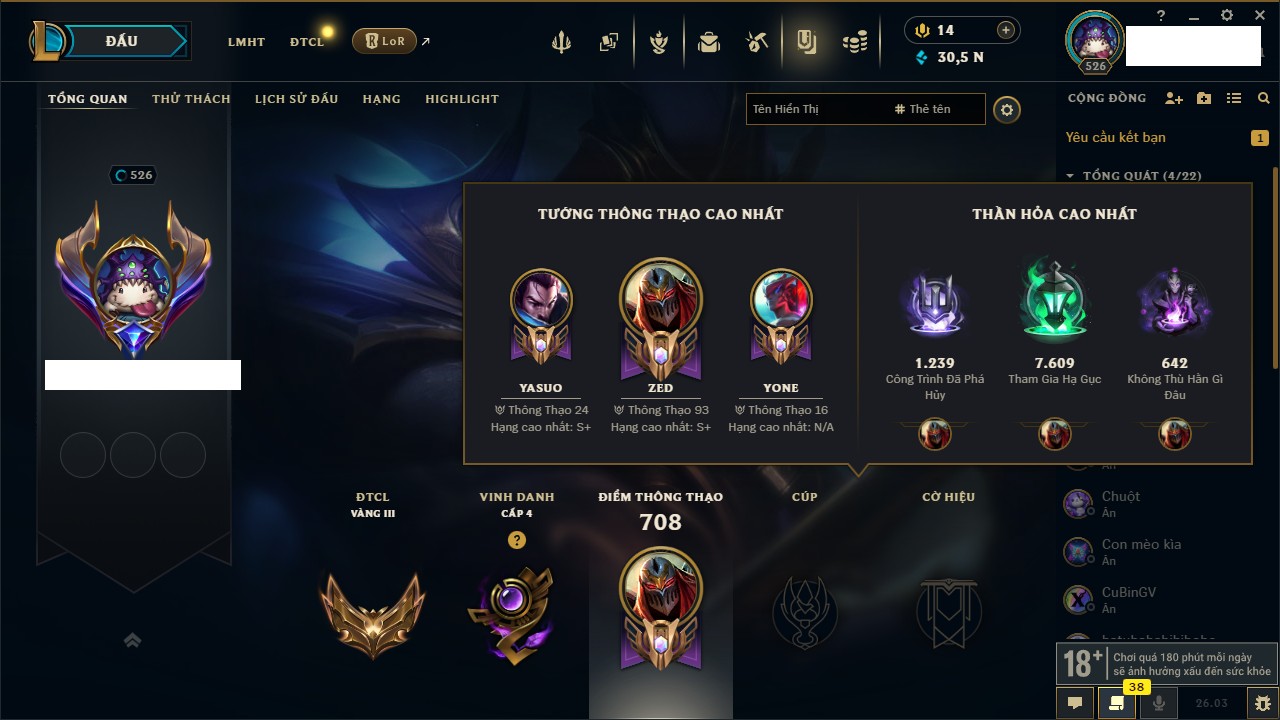
Task: Click the ĐẤU play button
Action: (x=122, y=41)
